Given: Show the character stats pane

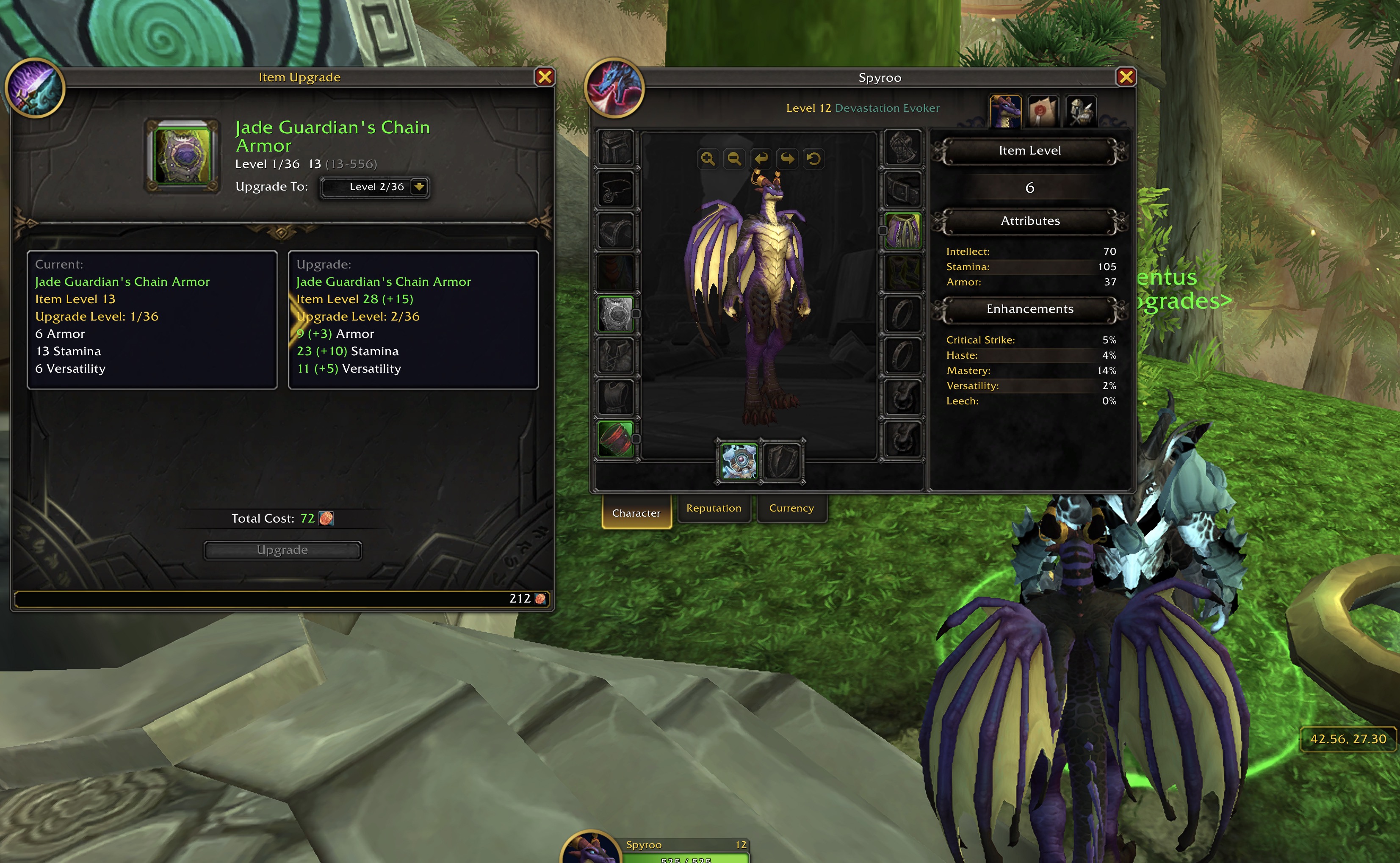Looking at the screenshot, I should pos(1005,111).
